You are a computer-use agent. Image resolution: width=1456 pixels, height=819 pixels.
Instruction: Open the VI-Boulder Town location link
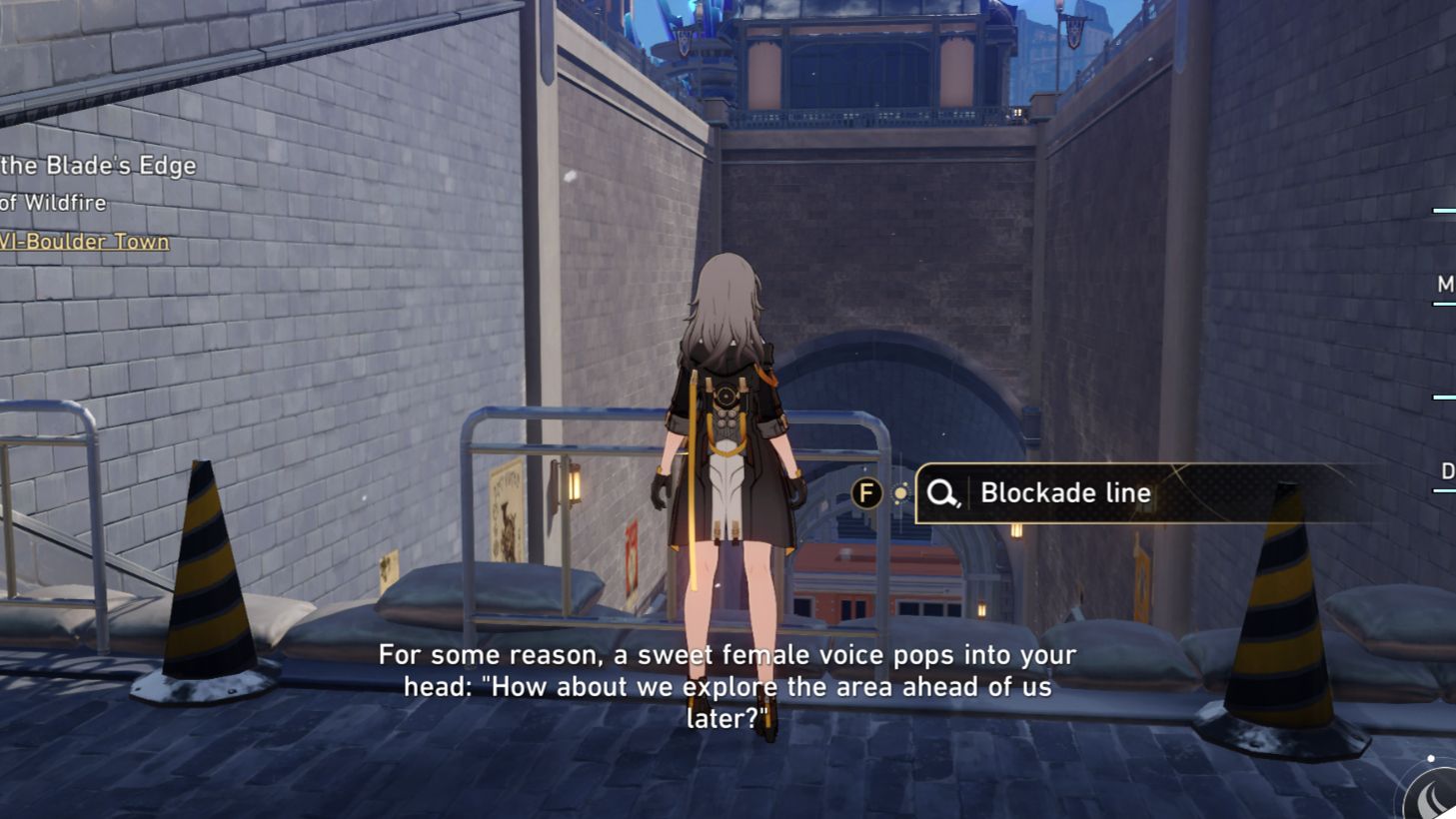coord(85,241)
